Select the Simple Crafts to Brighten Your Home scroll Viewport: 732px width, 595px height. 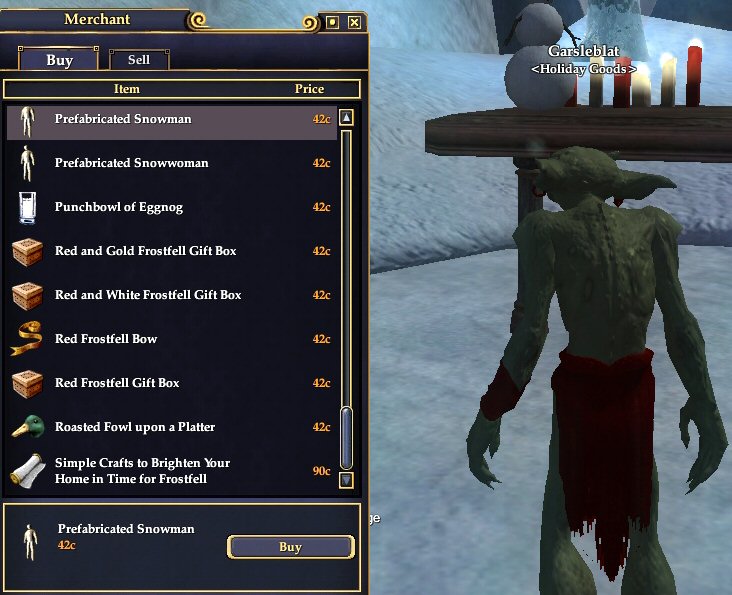tap(170, 471)
